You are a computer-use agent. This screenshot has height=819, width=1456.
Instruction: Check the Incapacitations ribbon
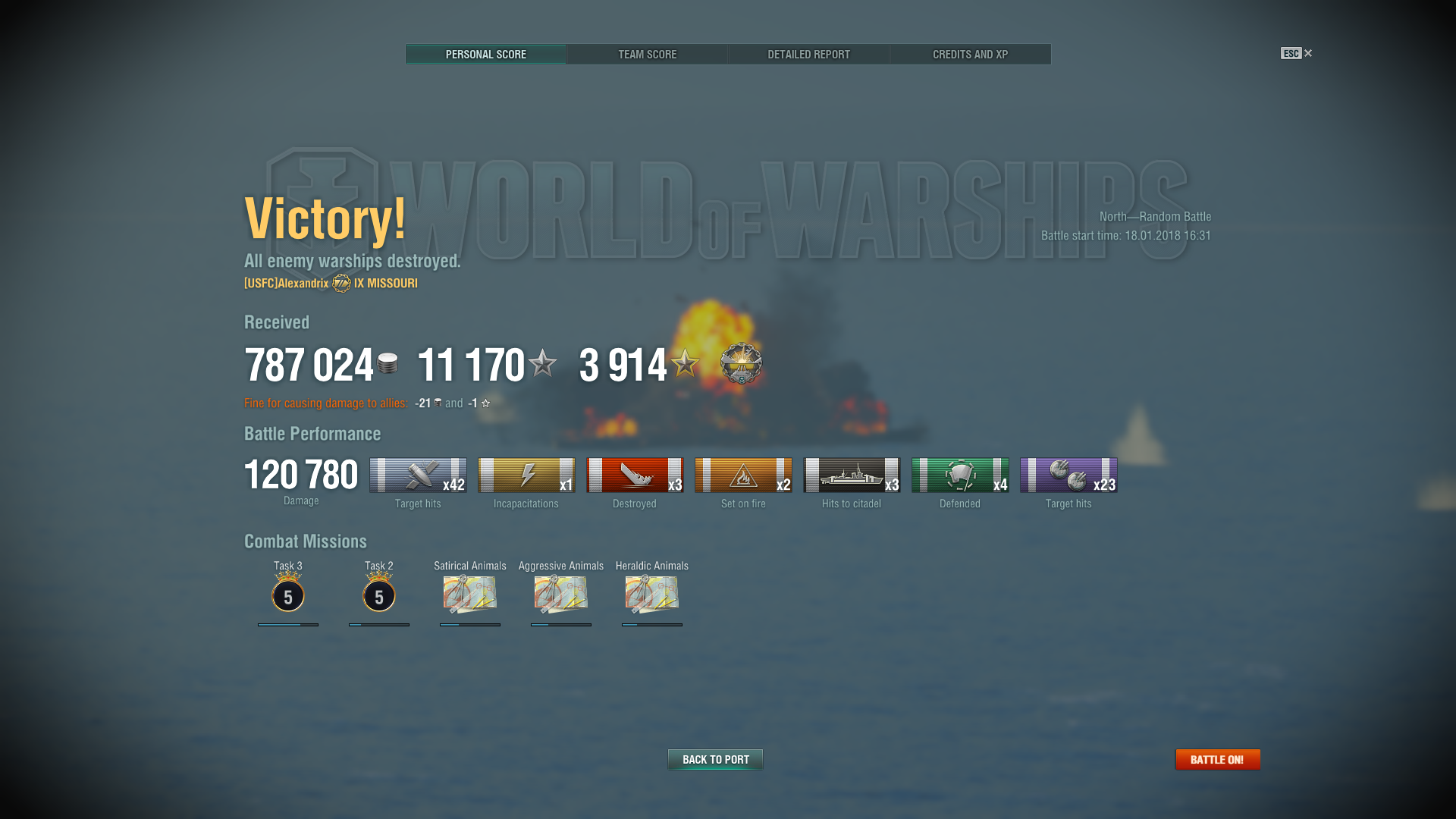coord(526,475)
